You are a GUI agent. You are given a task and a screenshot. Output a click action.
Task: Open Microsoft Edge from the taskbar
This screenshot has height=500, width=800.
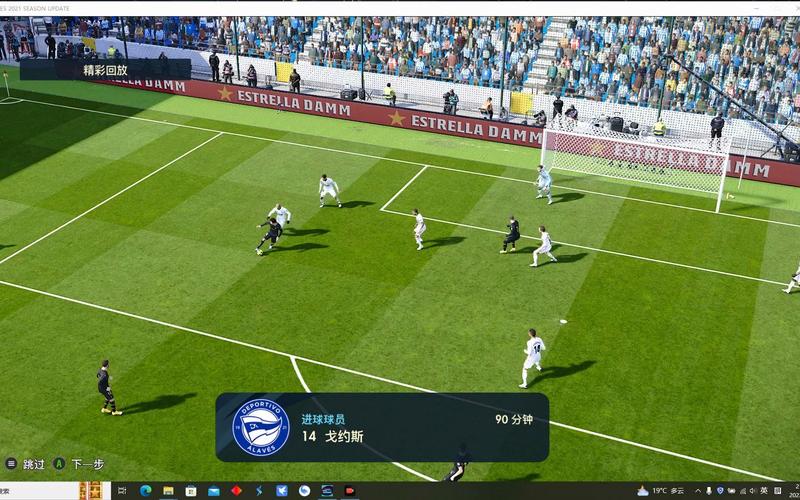146,491
